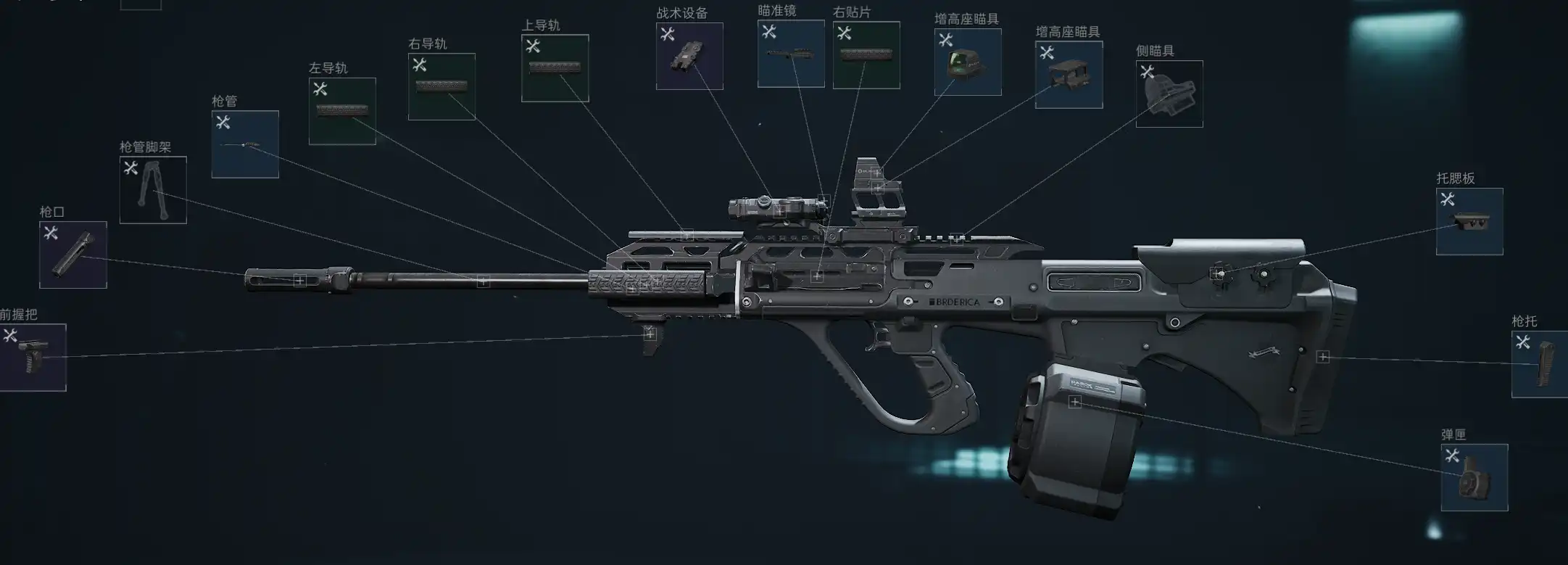The height and width of the screenshot is (565, 1568).
Task: Choose the 前握把 foregrip slot
Action: (33, 358)
